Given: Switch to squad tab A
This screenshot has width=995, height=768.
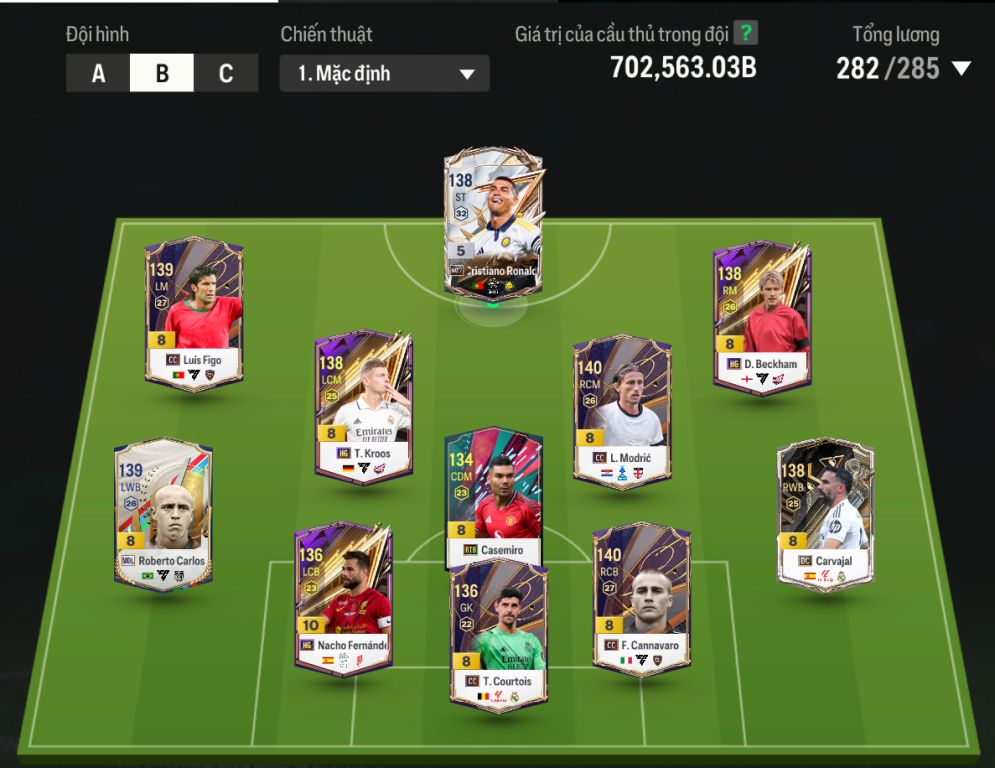Looking at the screenshot, I should (98, 73).
